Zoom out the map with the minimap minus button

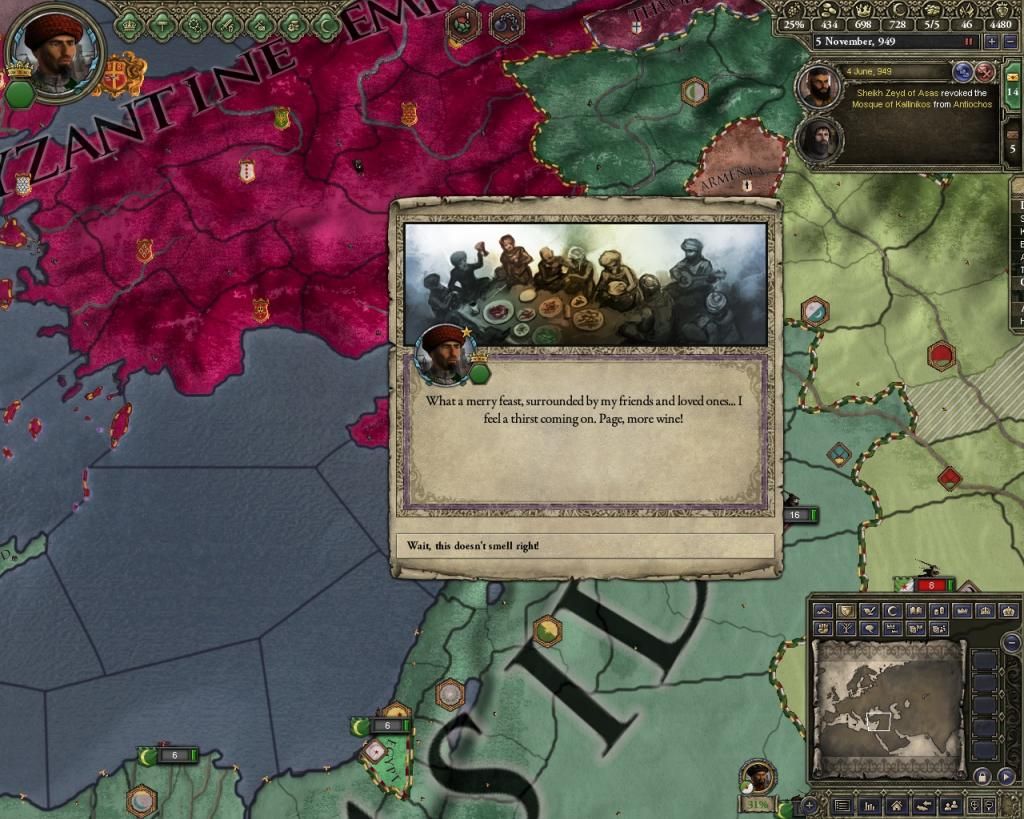point(1011,643)
